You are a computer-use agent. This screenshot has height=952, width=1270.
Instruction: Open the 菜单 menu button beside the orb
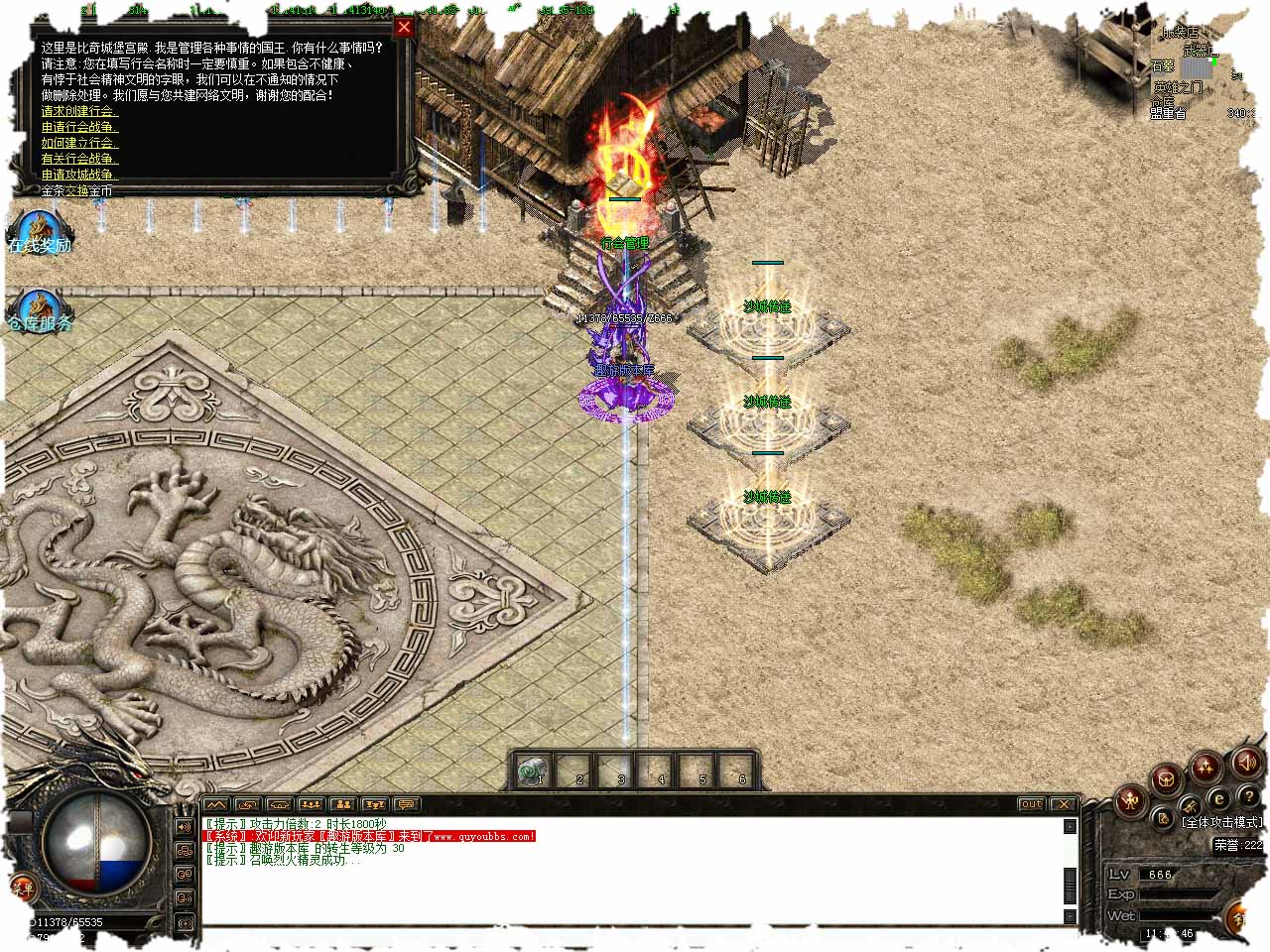tap(22, 888)
